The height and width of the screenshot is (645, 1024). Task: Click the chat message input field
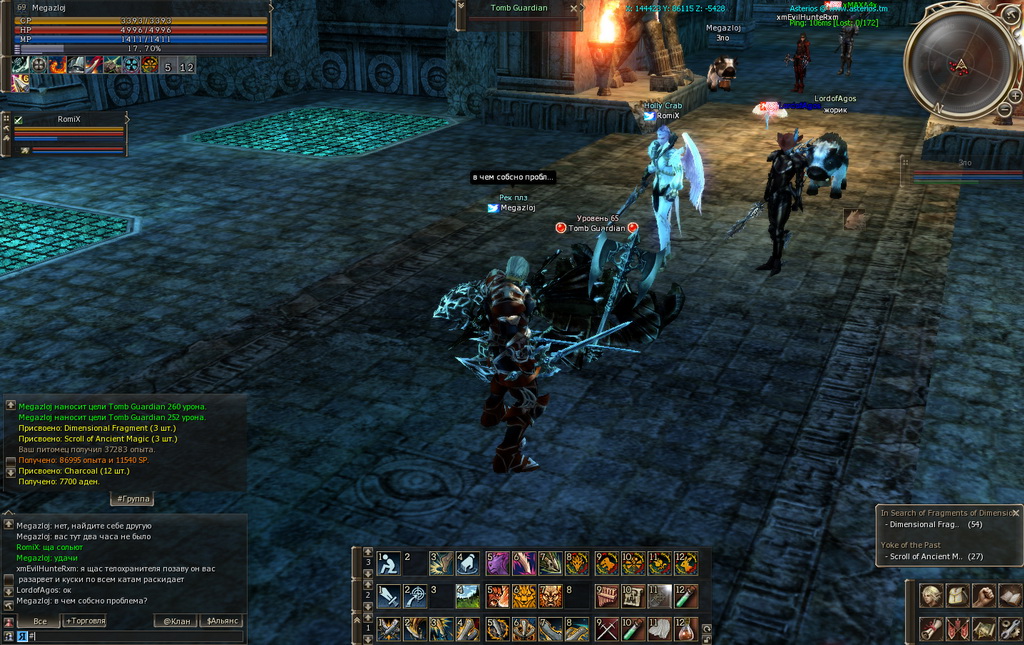click(130, 636)
